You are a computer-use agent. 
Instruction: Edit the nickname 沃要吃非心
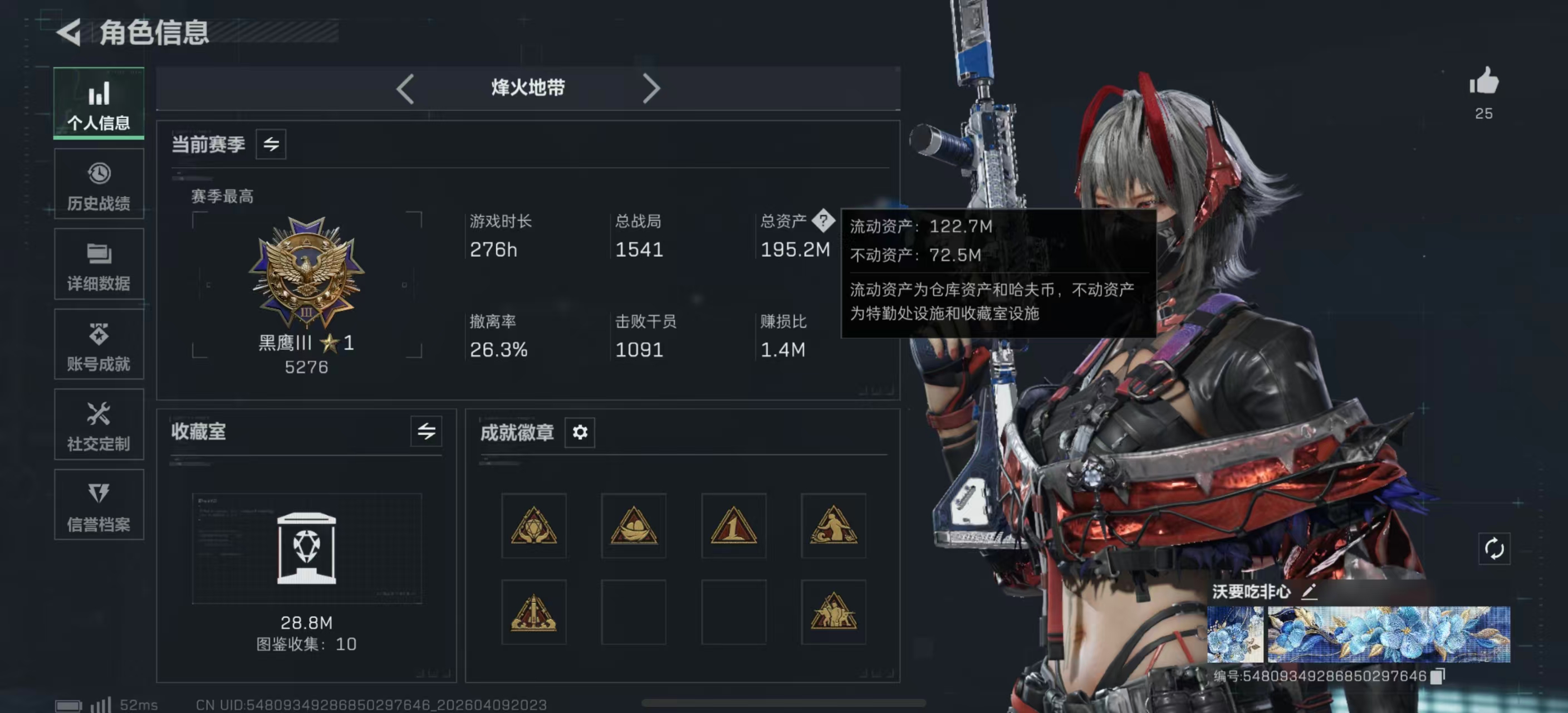click(1309, 591)
